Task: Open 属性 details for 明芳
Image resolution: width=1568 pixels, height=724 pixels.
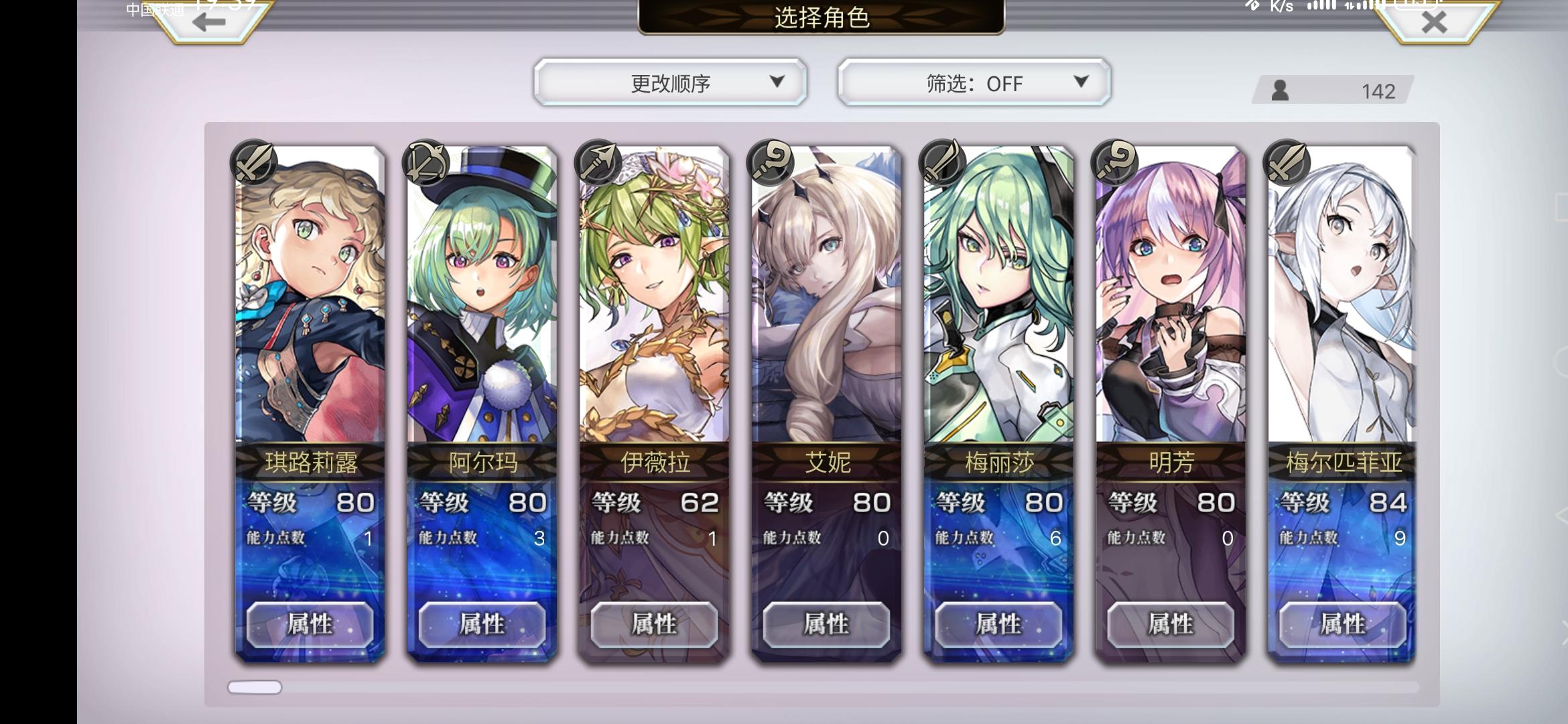Action: pyautogui.click(x=1171, y=624)
